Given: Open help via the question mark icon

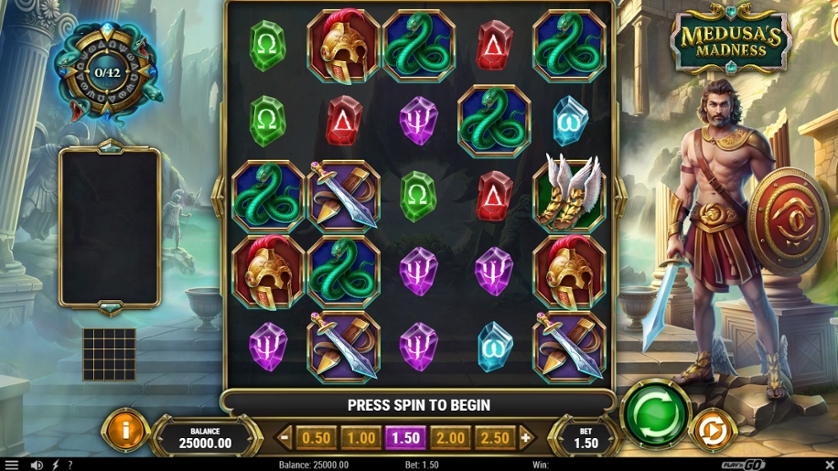Looking at the screenshot, I should point(69,465).
